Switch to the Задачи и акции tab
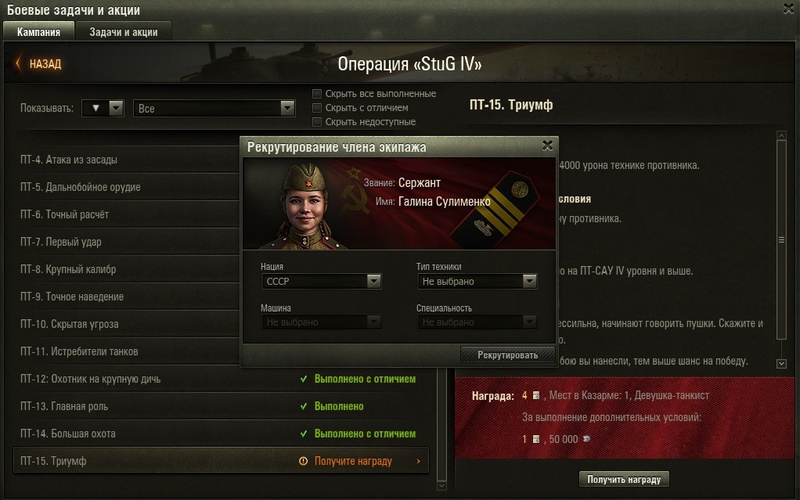800x500 pixels. tap(123, 32)
